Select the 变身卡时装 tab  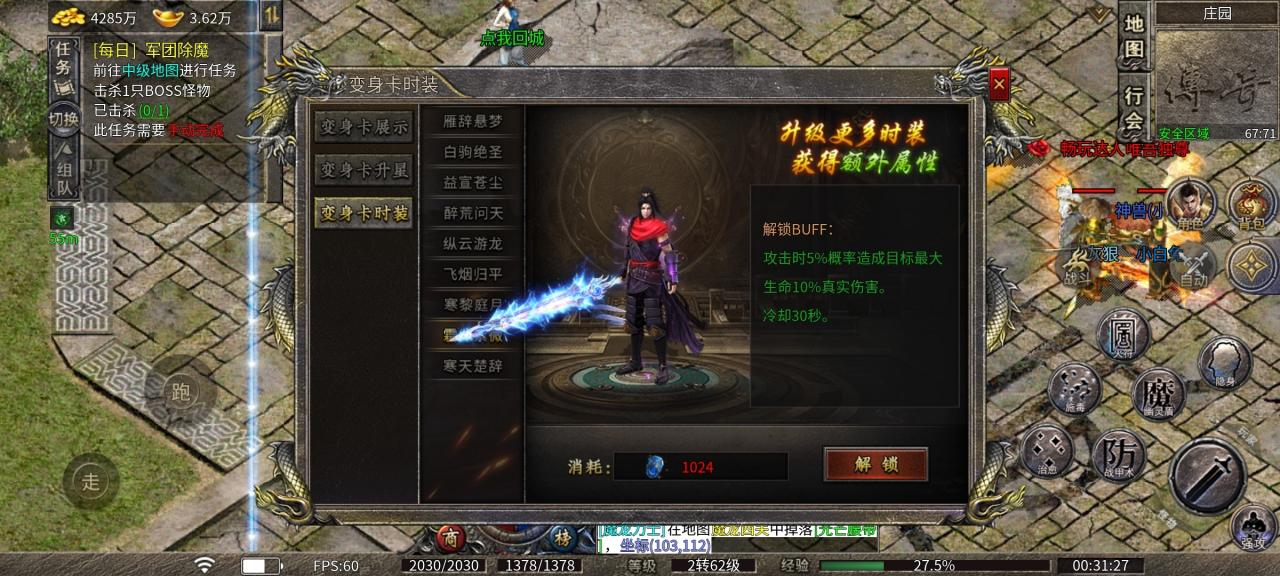coord(364,213)
